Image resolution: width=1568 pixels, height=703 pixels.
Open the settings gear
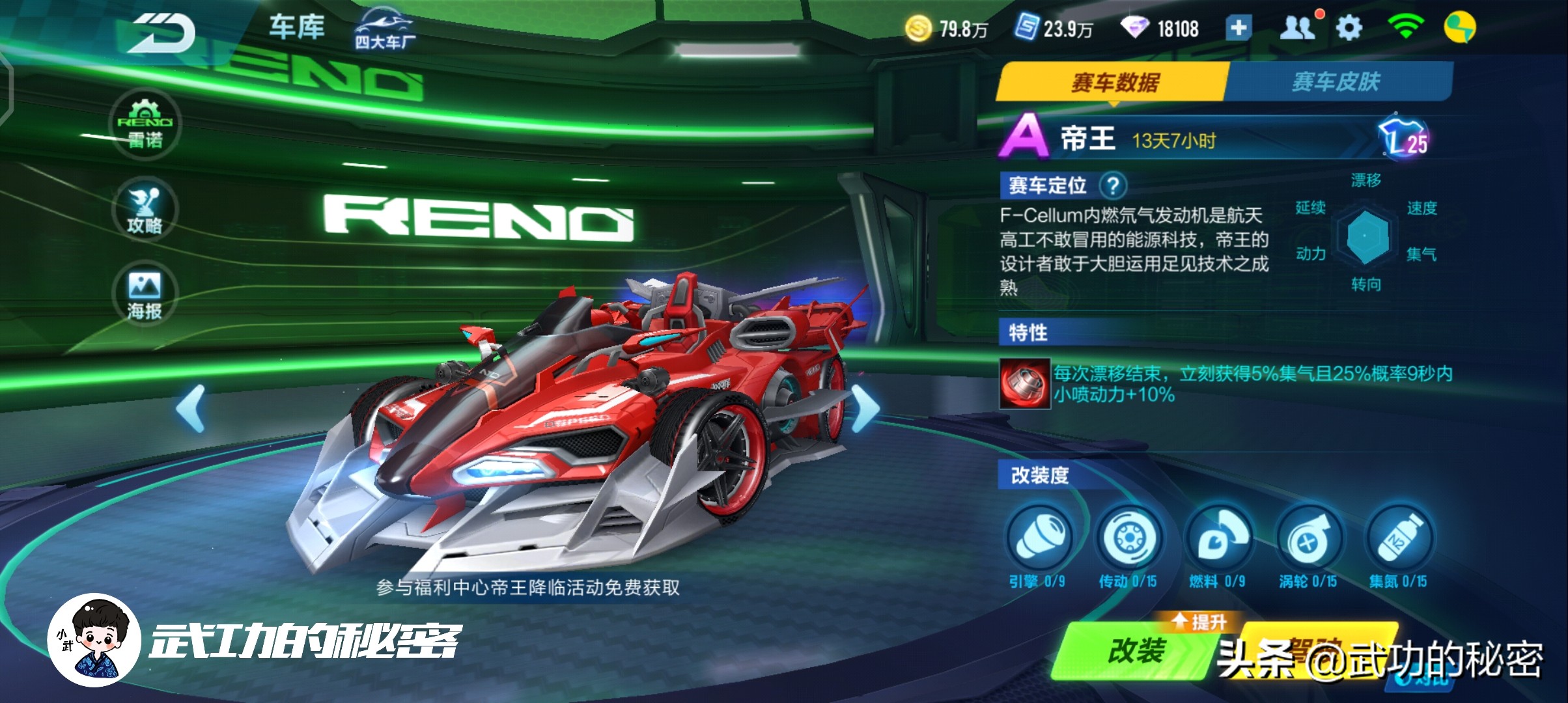[1349, 29]
